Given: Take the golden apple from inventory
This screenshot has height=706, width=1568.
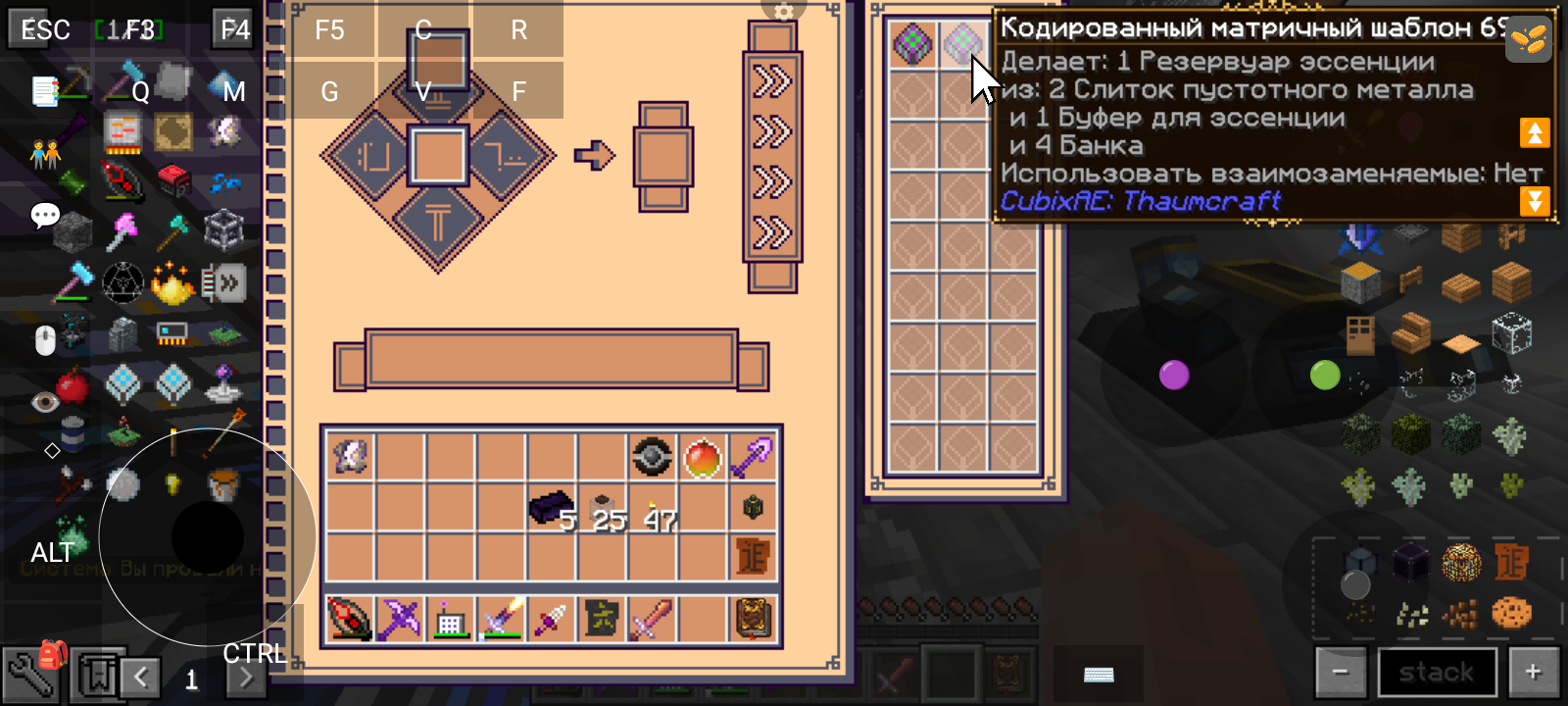Looking at the screenshot, I should [703, 457].
